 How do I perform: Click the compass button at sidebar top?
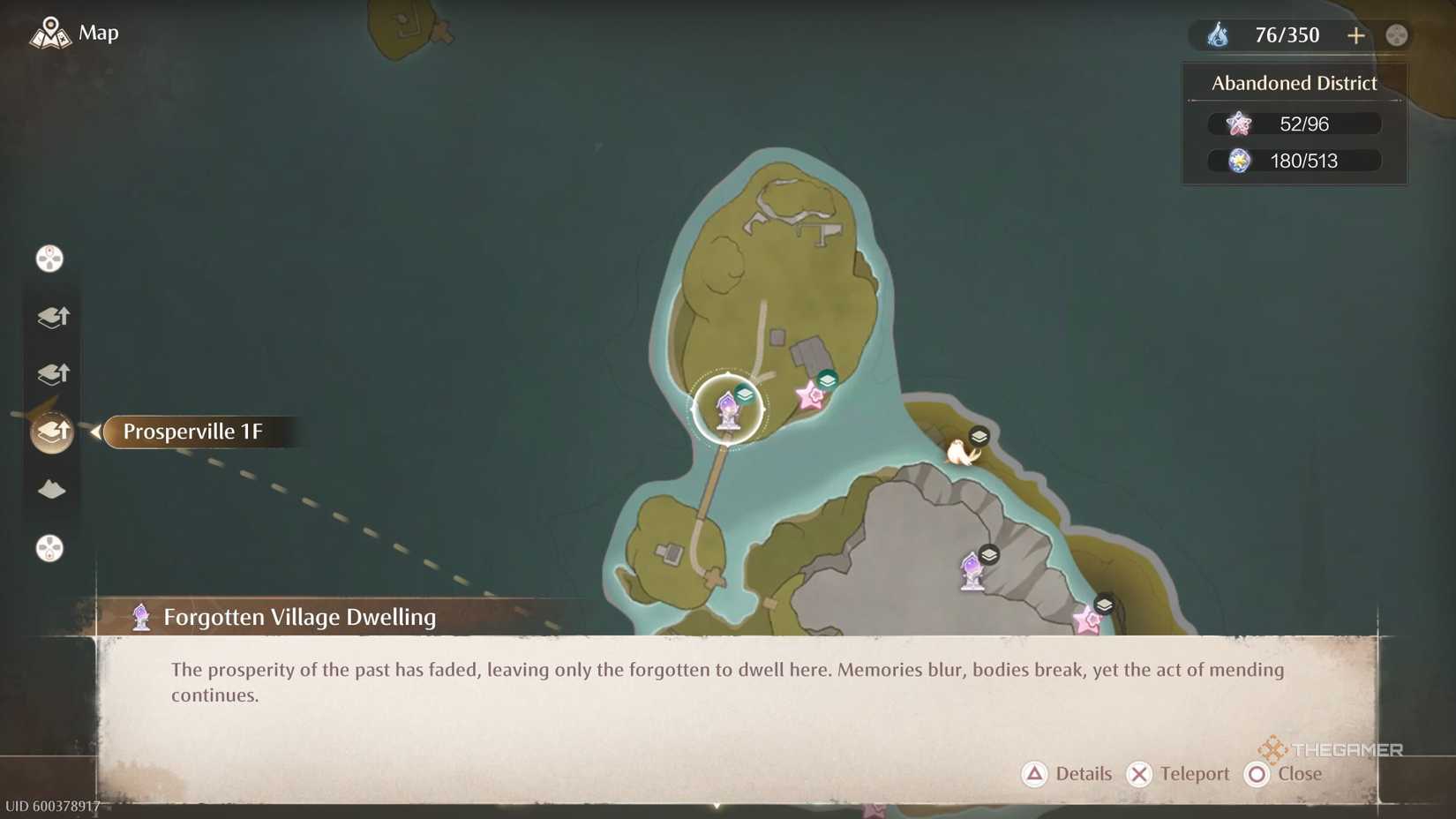pos(50,259)
